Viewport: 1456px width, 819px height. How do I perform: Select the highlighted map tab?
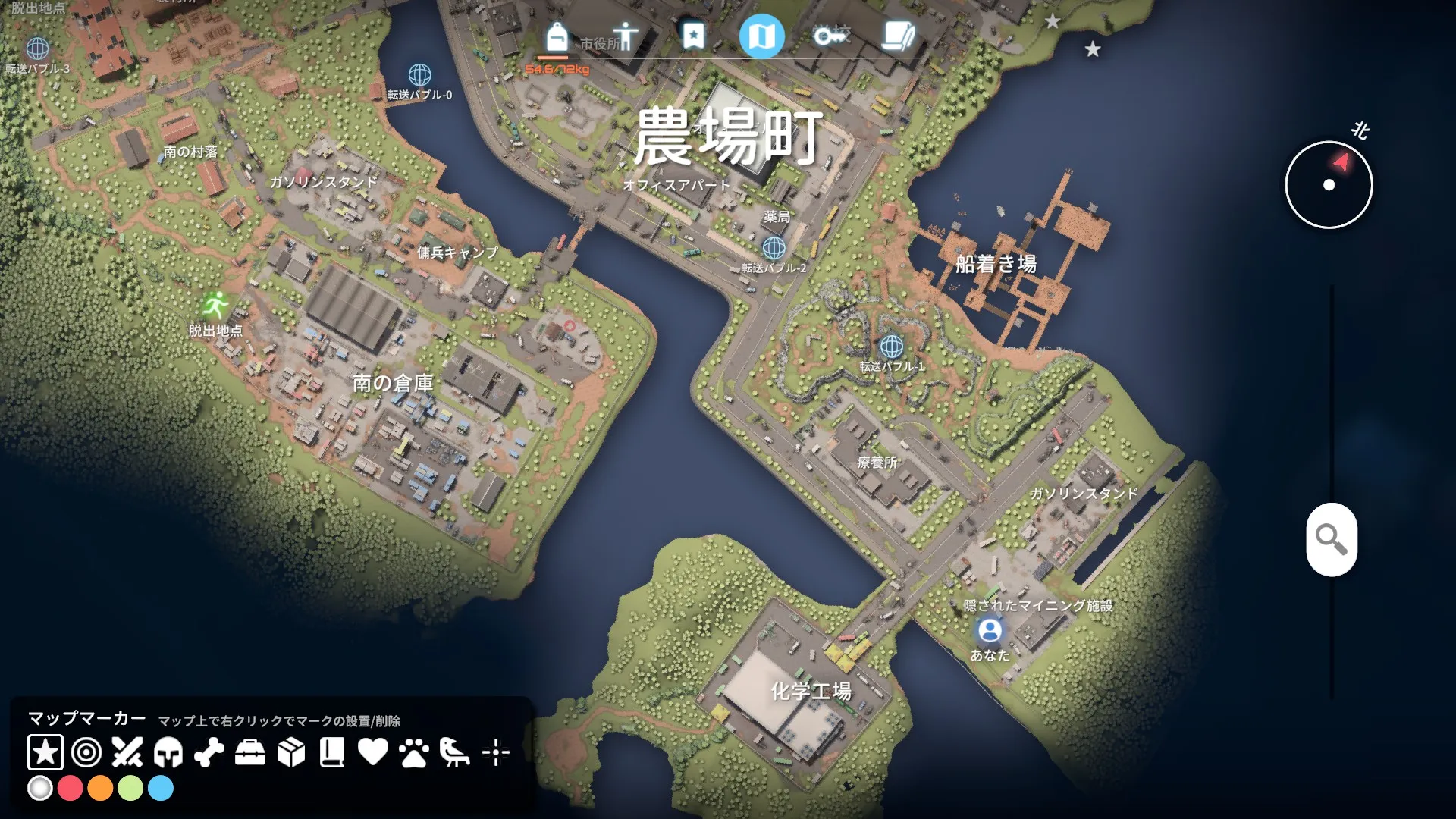point(761,36)
